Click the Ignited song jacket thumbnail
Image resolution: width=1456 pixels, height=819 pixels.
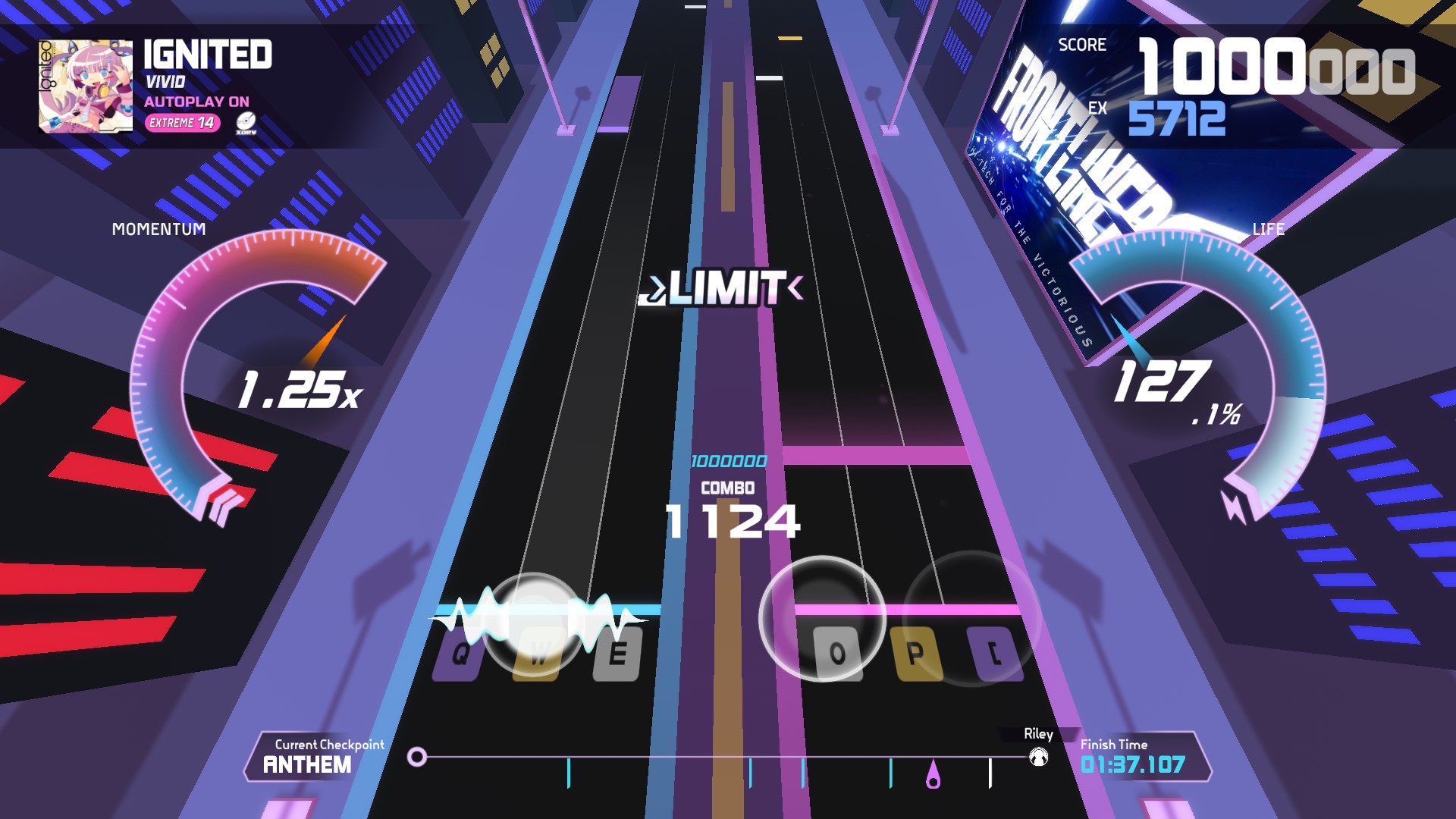(85, 86)
